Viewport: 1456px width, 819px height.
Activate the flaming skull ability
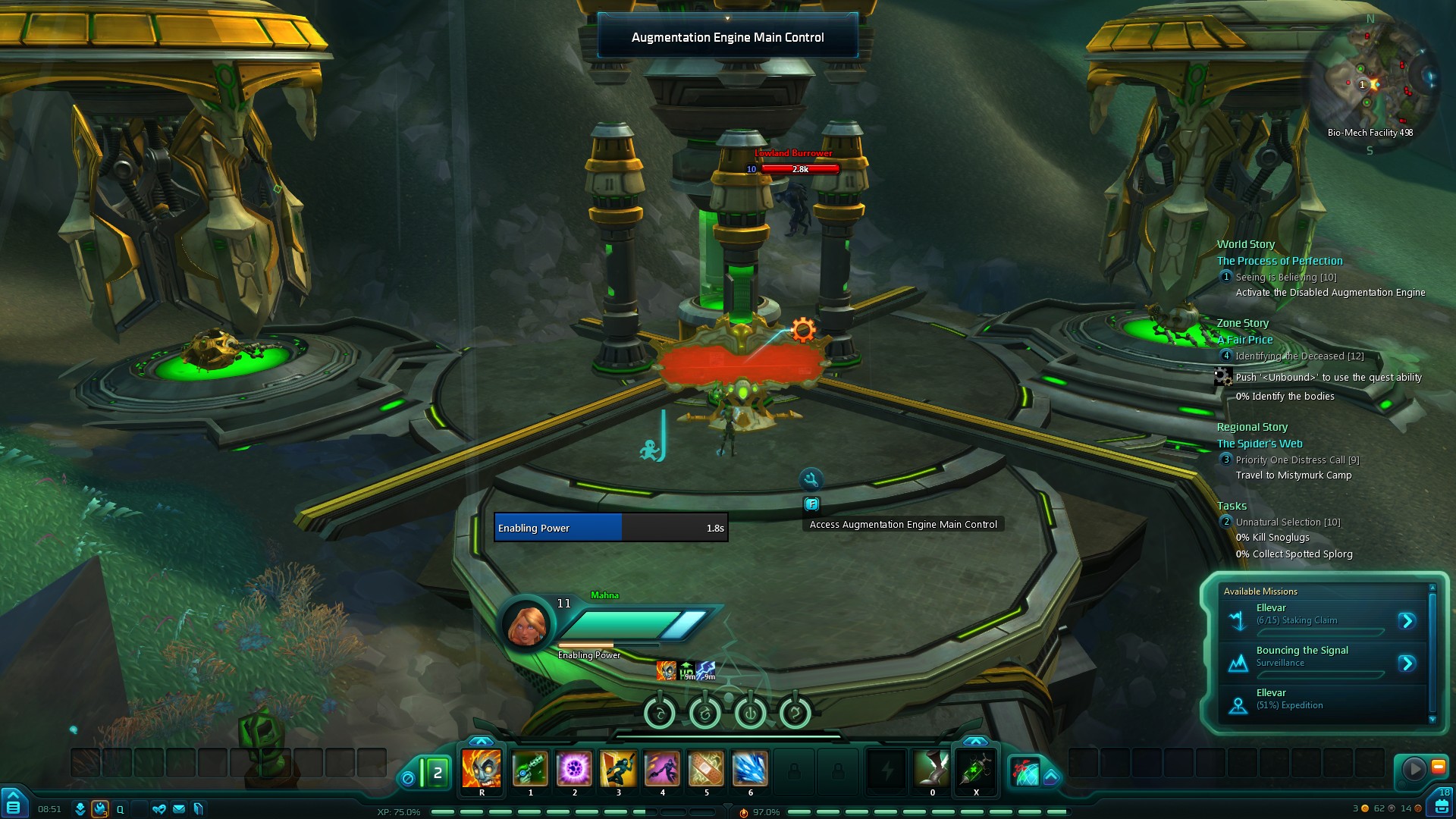[x=482, y=770]
